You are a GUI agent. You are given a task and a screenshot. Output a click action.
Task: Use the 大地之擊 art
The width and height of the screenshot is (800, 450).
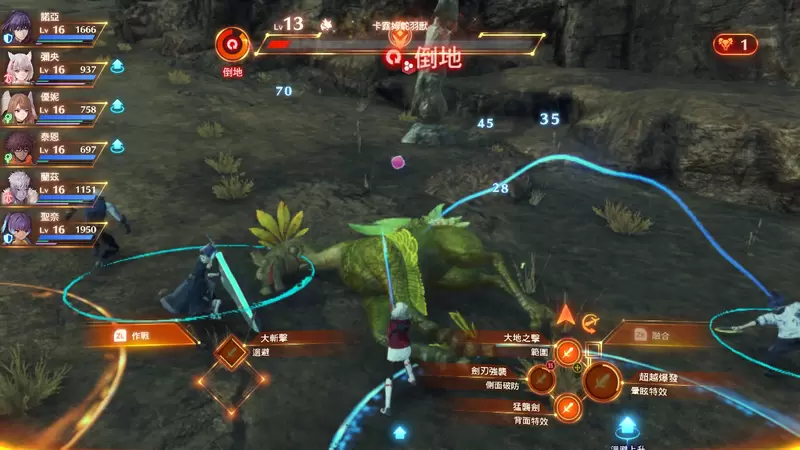(568, 351)
